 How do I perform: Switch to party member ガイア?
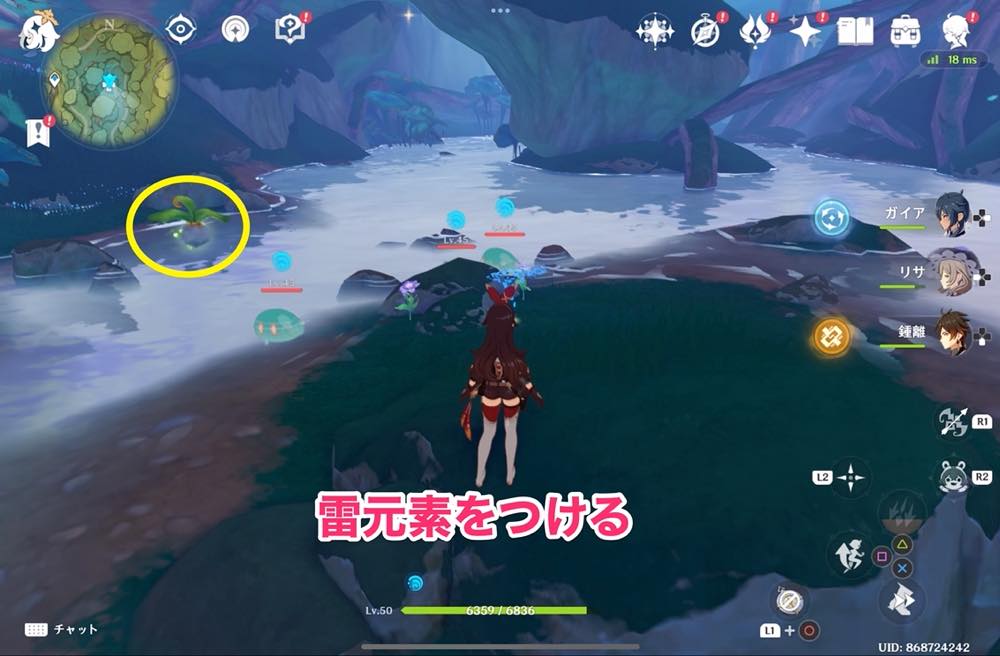[949, 214]
